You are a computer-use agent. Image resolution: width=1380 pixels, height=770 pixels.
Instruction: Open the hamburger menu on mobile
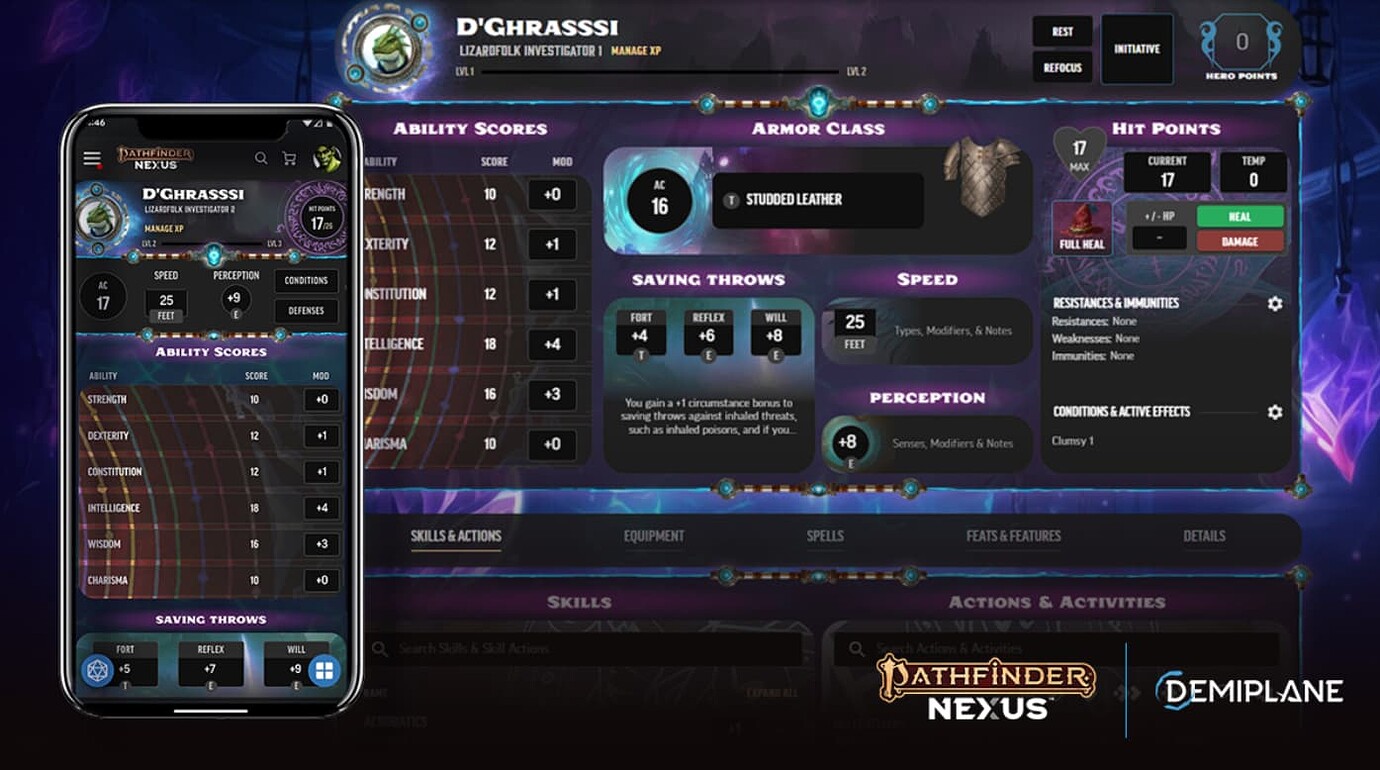tap(91, 158)
